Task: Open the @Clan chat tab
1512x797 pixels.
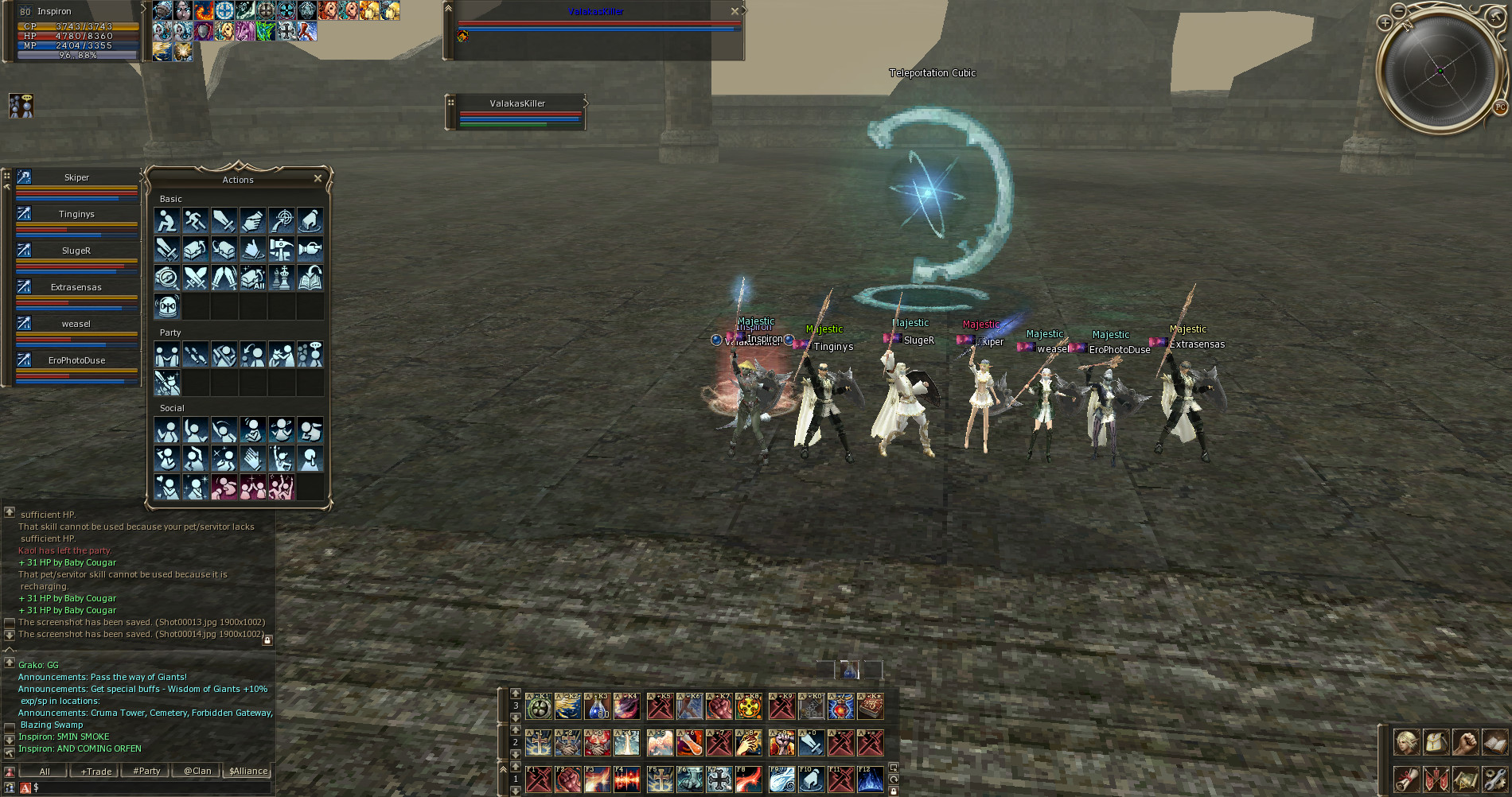Action: click(197, 771)
